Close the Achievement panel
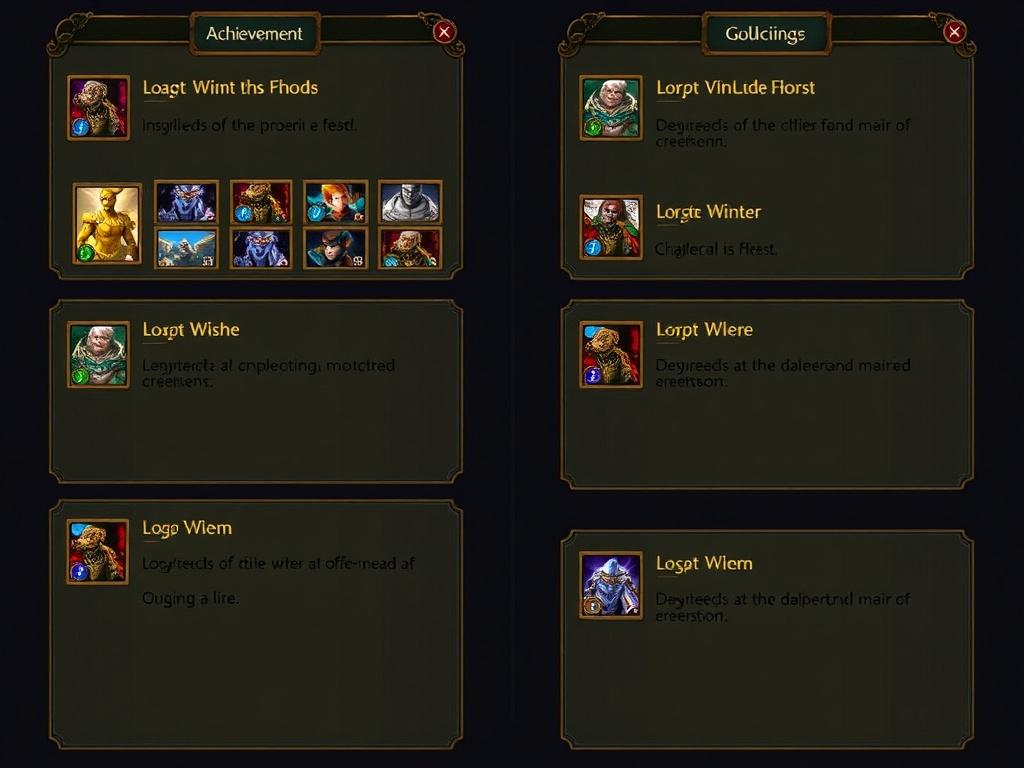The image size is (1024, 768). pos(445,32)
